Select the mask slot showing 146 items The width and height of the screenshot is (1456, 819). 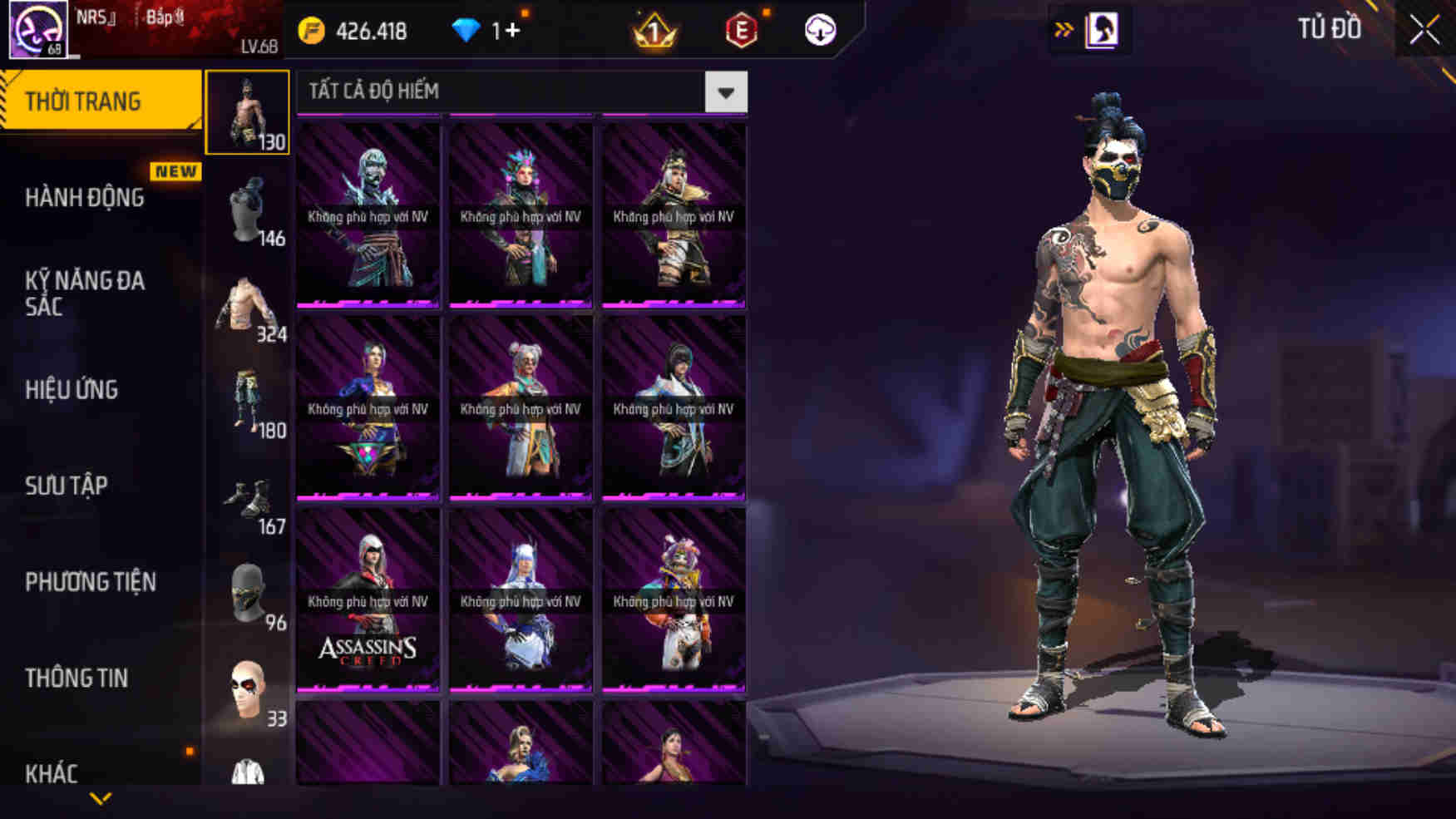coord(247,210)
